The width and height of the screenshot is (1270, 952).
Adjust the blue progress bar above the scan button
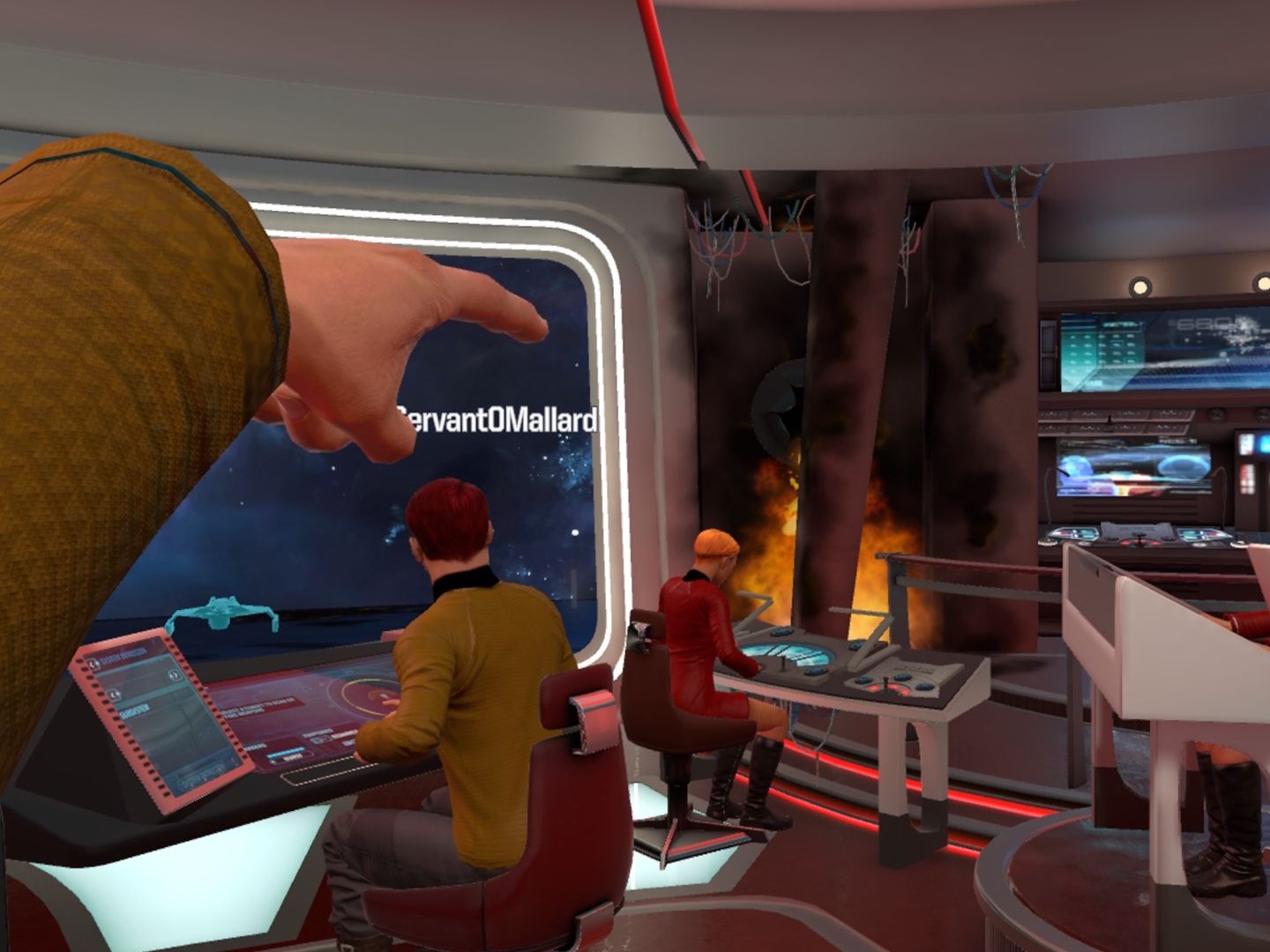tap(286, 752)
